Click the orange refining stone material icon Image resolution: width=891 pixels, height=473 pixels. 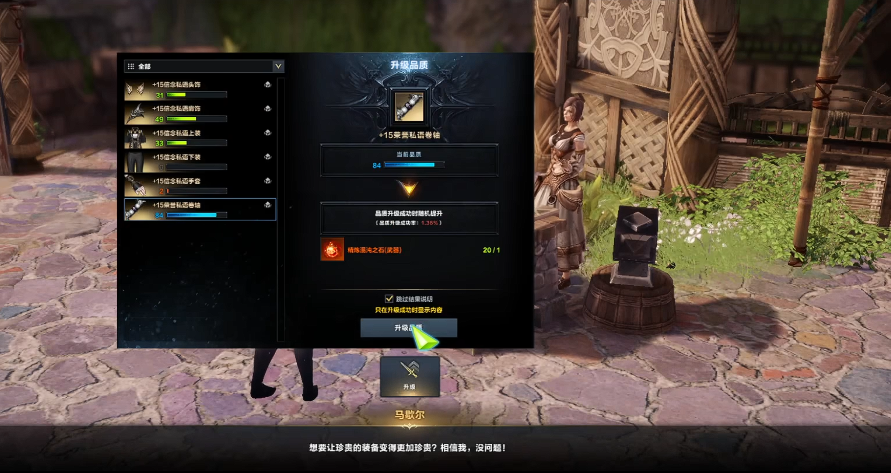point(332,250)
